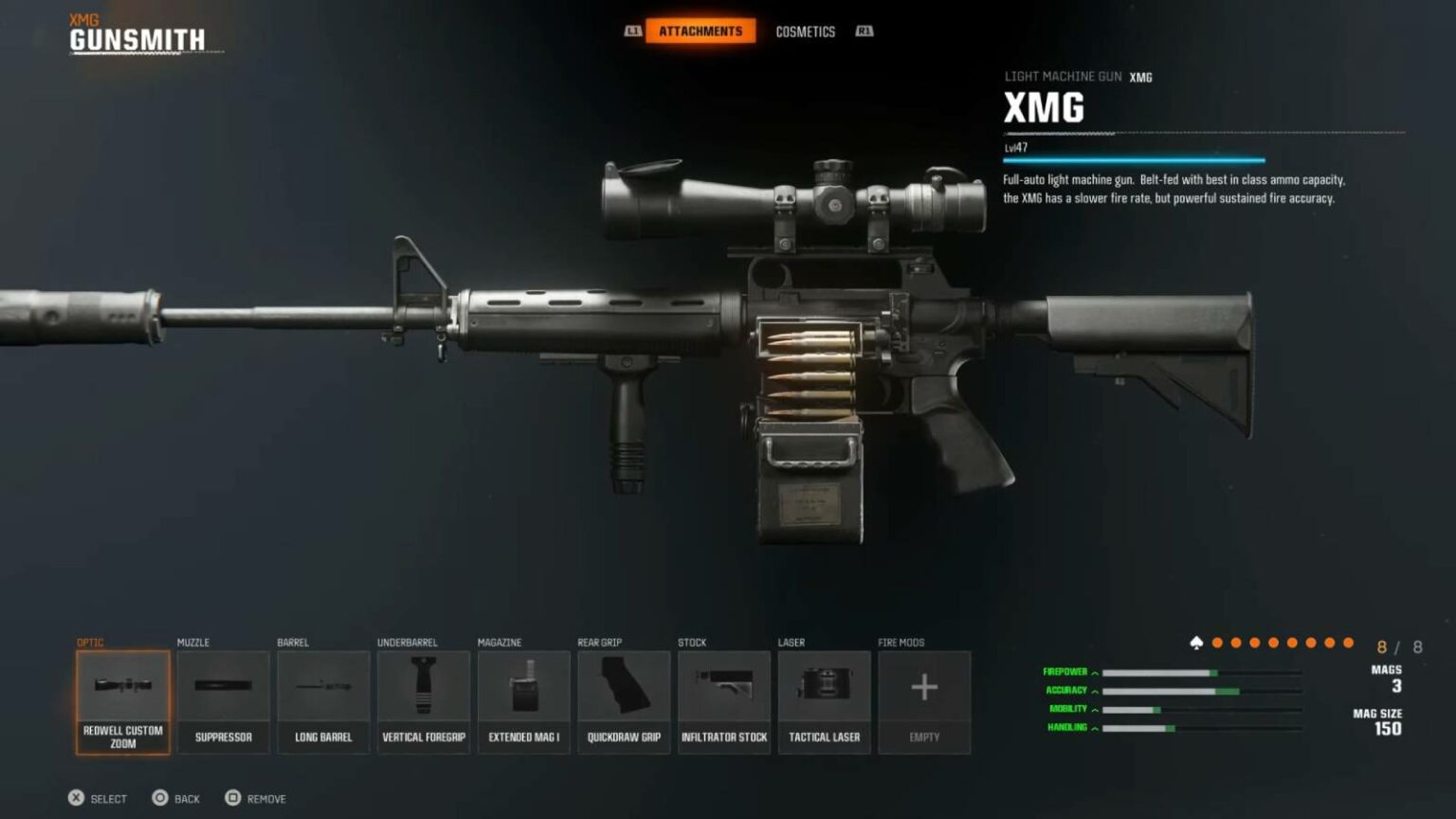Select the Vertical Foregrip underbarrel
The image size is (1456, 819).
[x=423, y=701]
